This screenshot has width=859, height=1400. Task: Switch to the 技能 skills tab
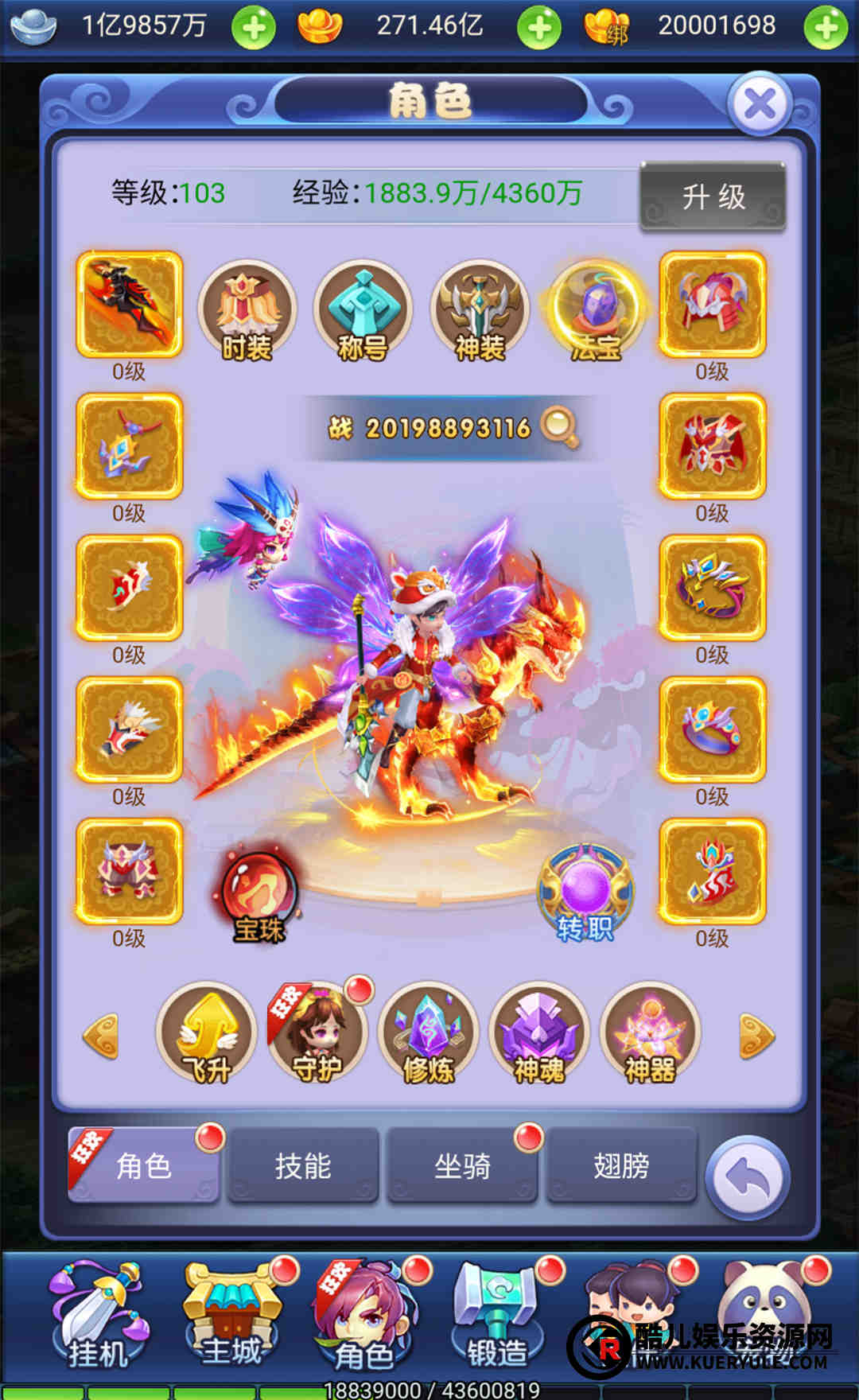tap(303, 1165)
